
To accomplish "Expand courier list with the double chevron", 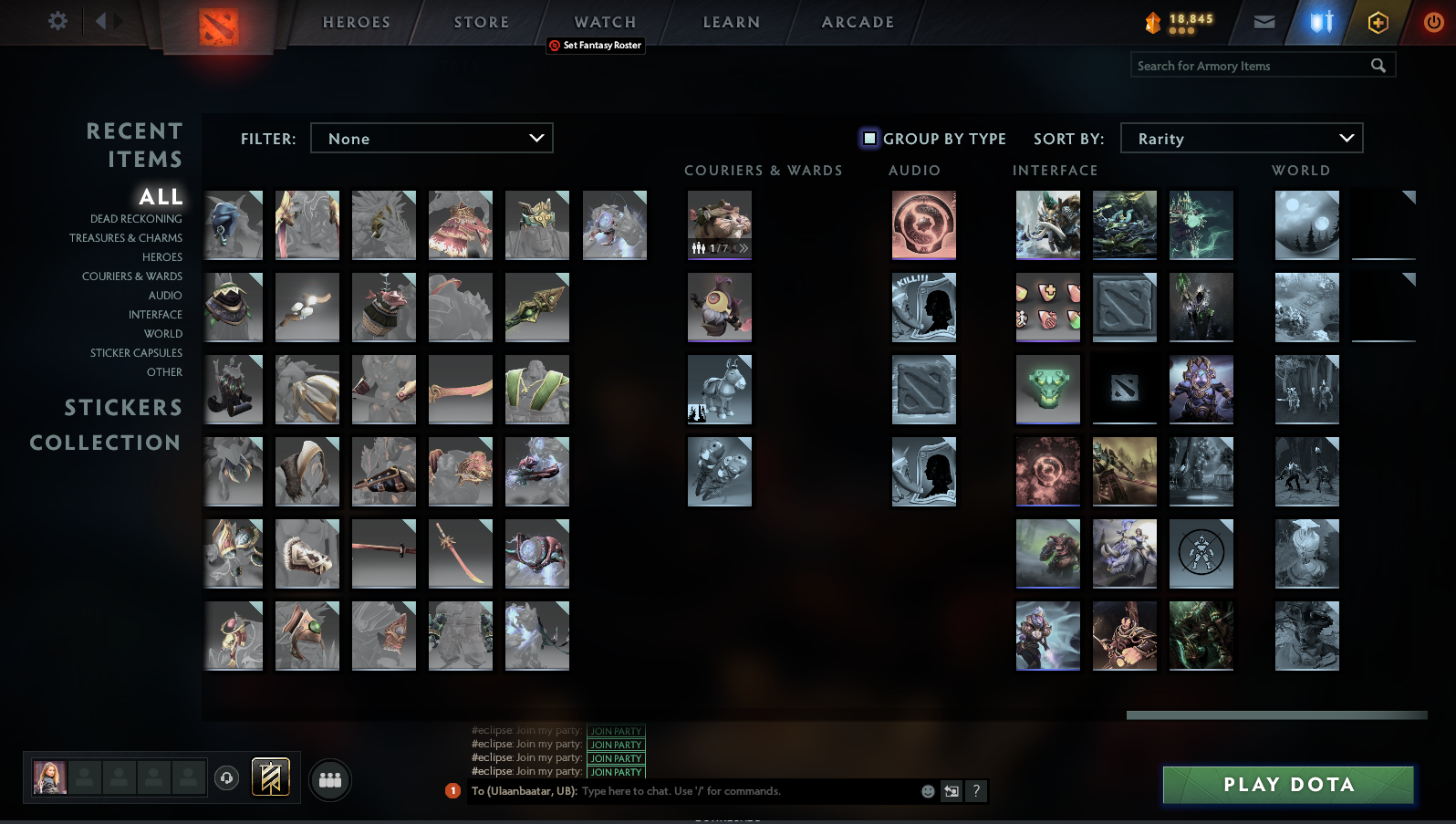I will [x=744, y=247].
